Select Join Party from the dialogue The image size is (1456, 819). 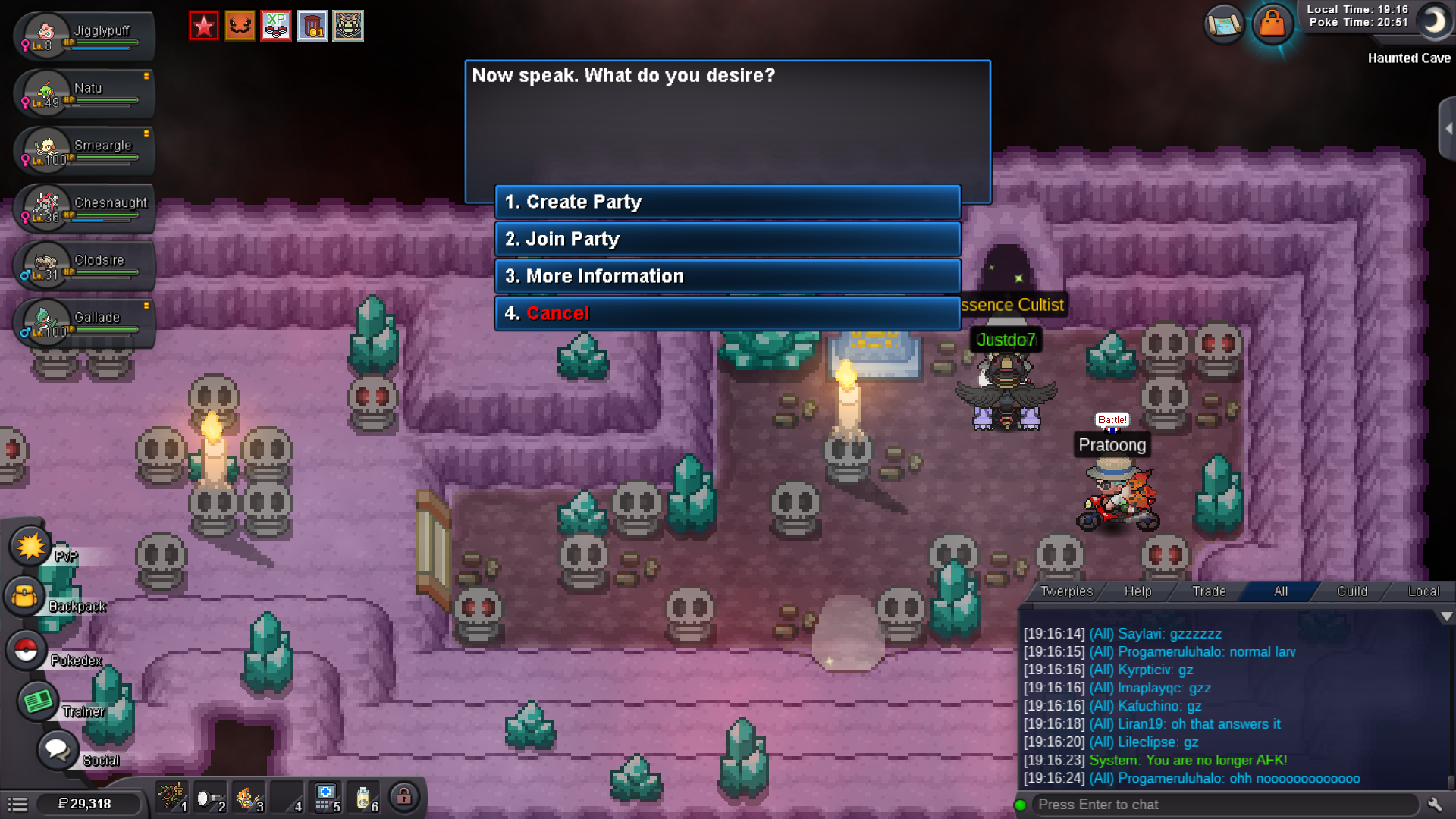[726, 239]
